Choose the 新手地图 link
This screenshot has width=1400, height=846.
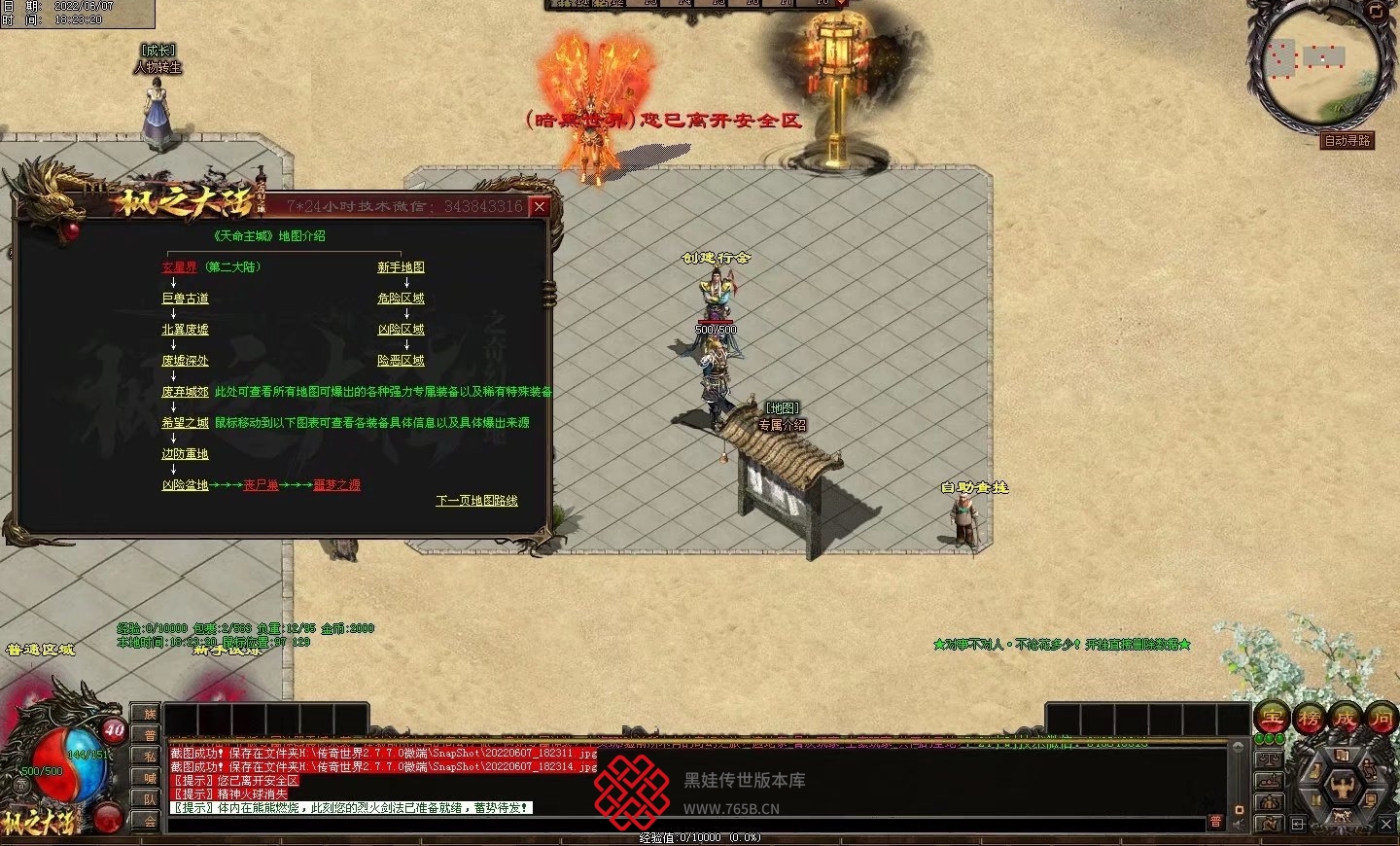(x=401, y=267)
